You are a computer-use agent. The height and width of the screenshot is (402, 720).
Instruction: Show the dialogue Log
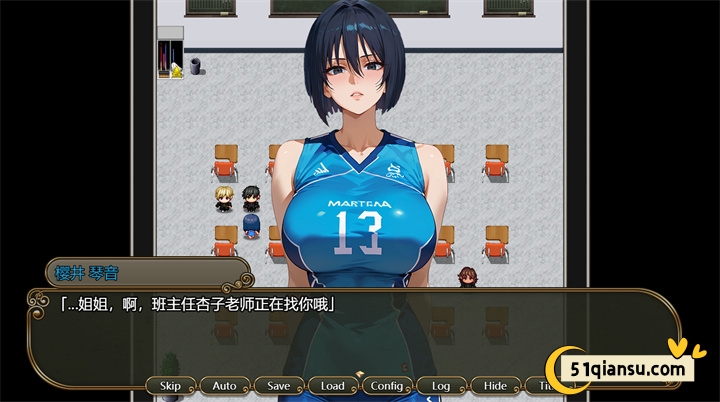tap(440, 386)
